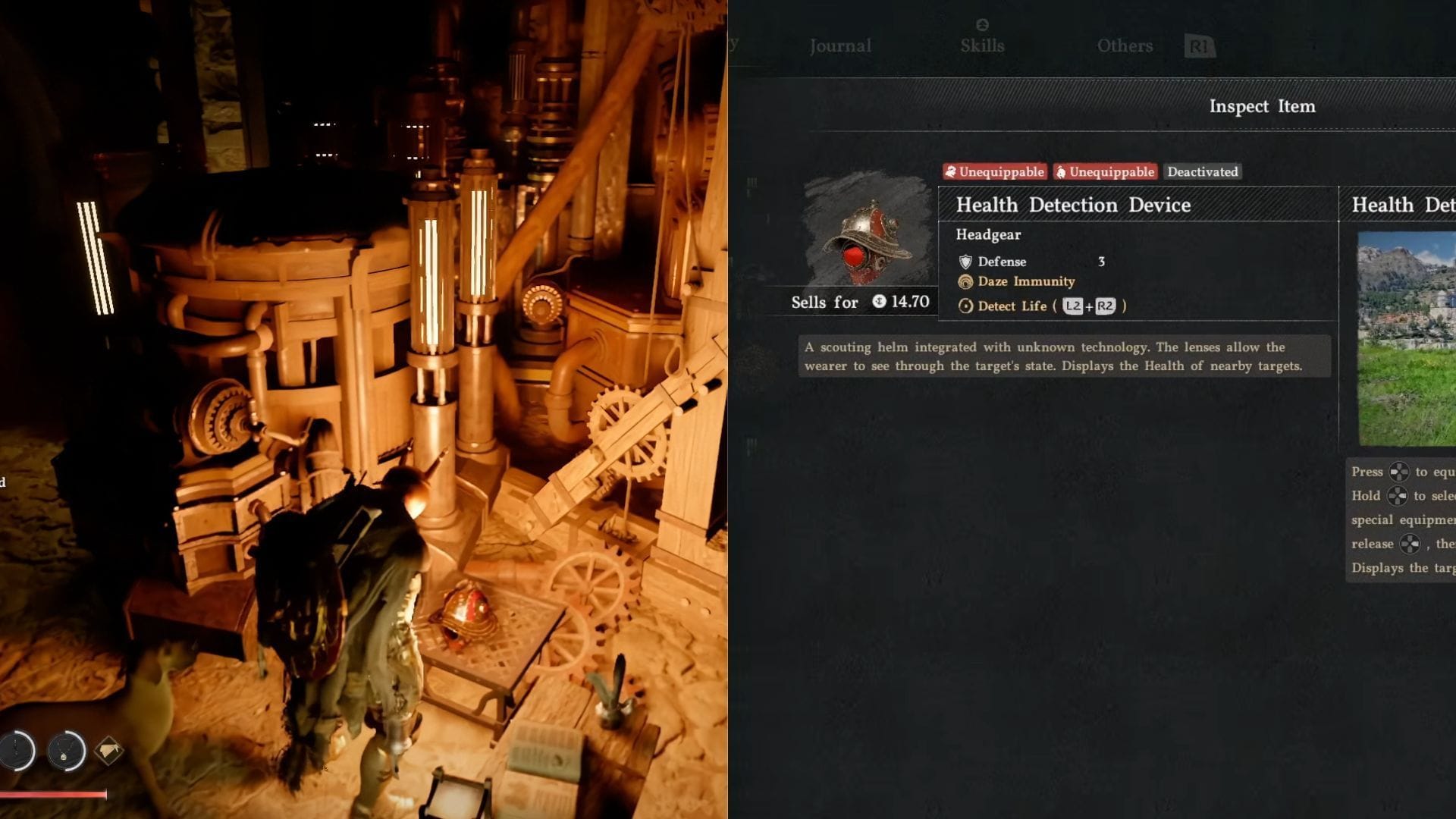Select the Others tab
This screenshot has height=819, width=1456.
(x=1125, y=45)
